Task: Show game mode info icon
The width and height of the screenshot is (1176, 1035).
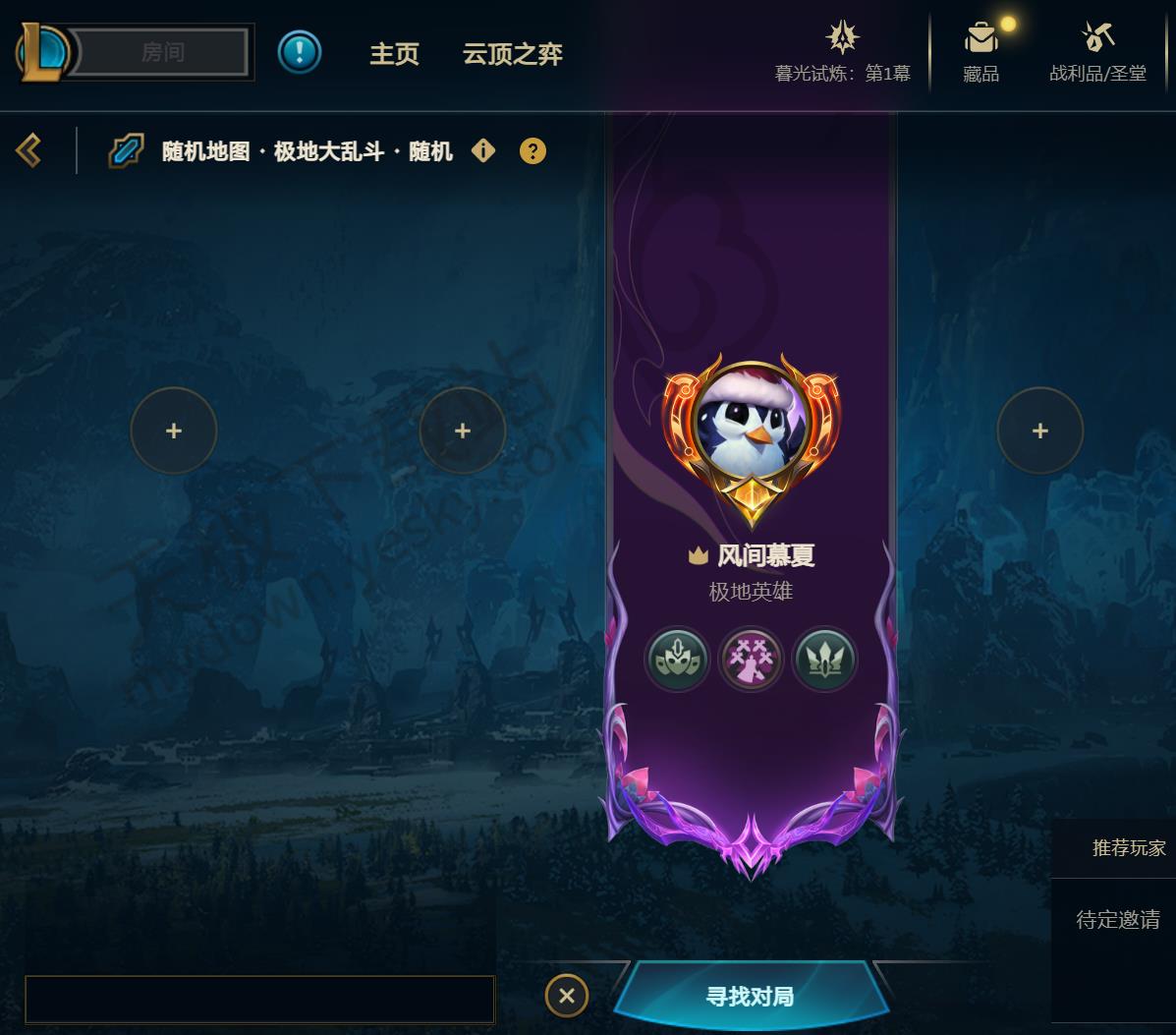Action: click(x=483, y=150)
